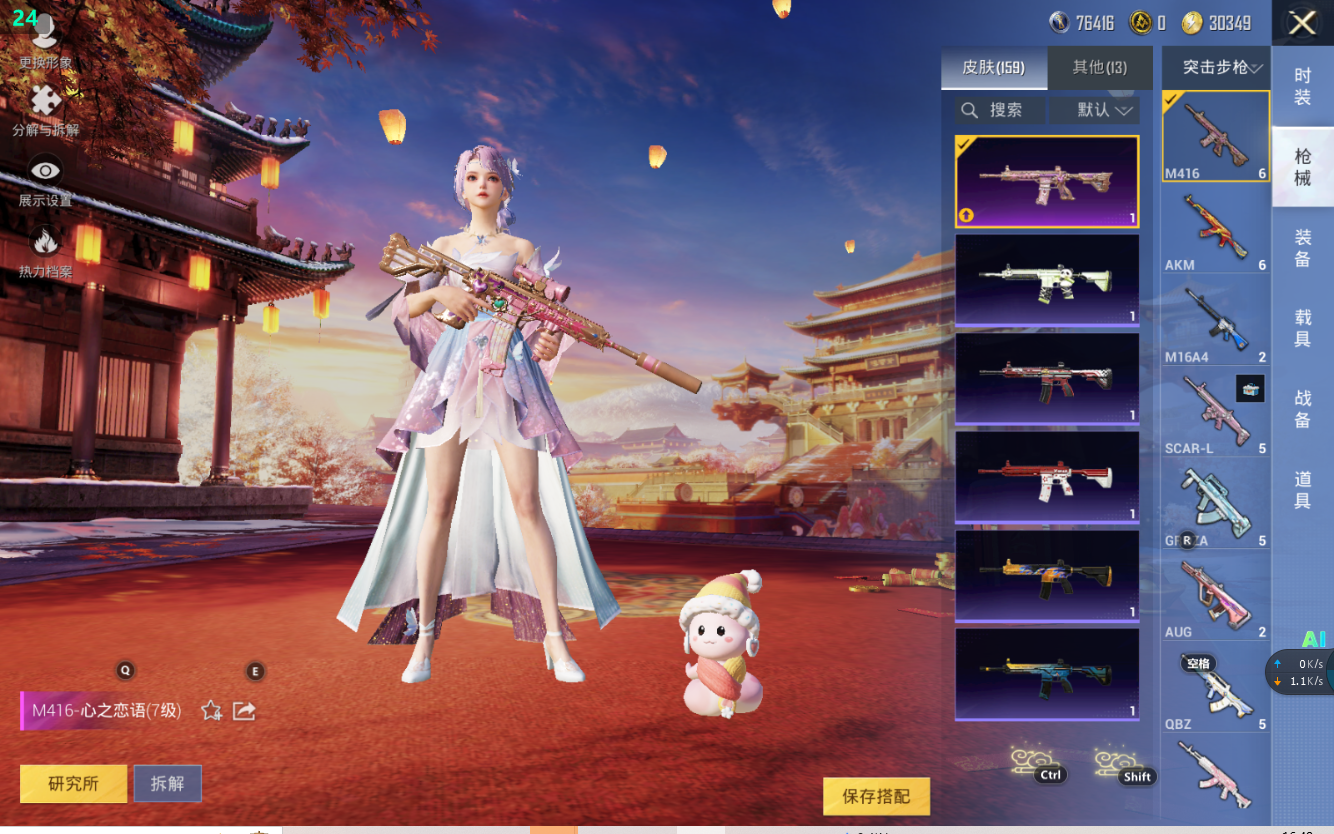Open 展示设置 display settings
Screen dimensions: 1334x834
[x=45, y=180]
